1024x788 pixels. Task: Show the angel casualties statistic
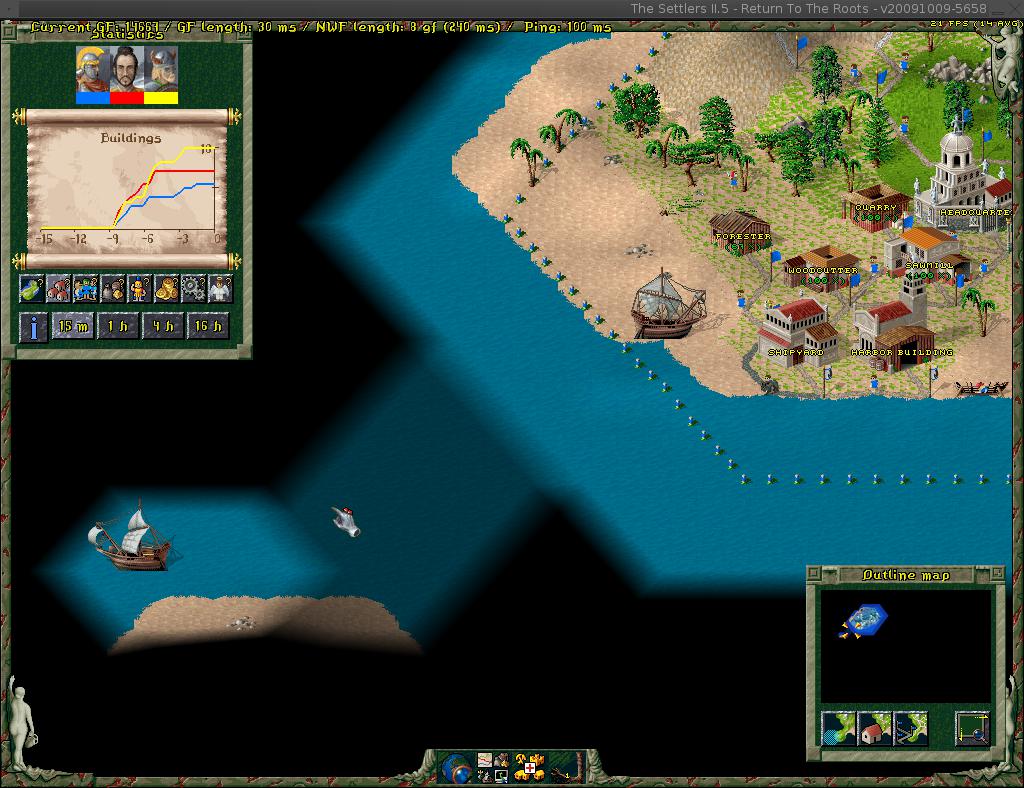click(220, 289)
